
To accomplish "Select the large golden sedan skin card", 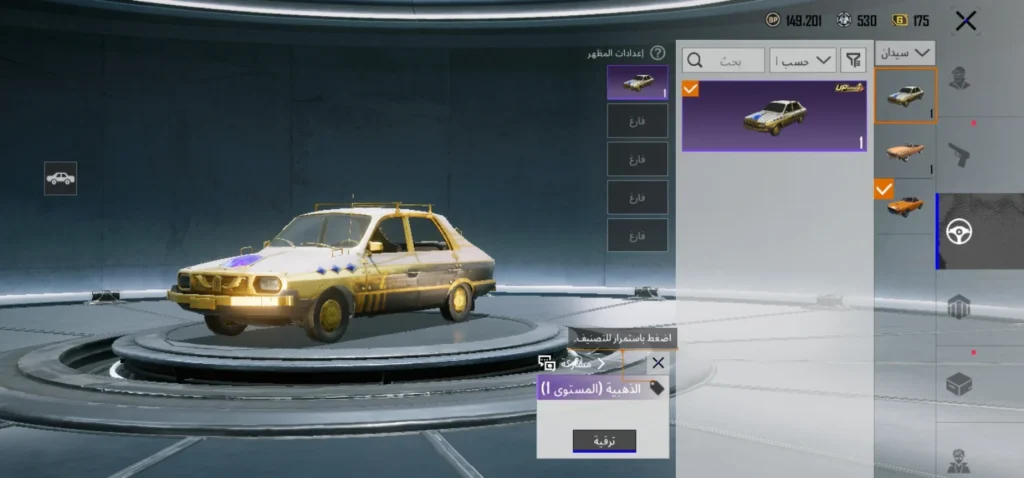I will (x=774, y=116).
